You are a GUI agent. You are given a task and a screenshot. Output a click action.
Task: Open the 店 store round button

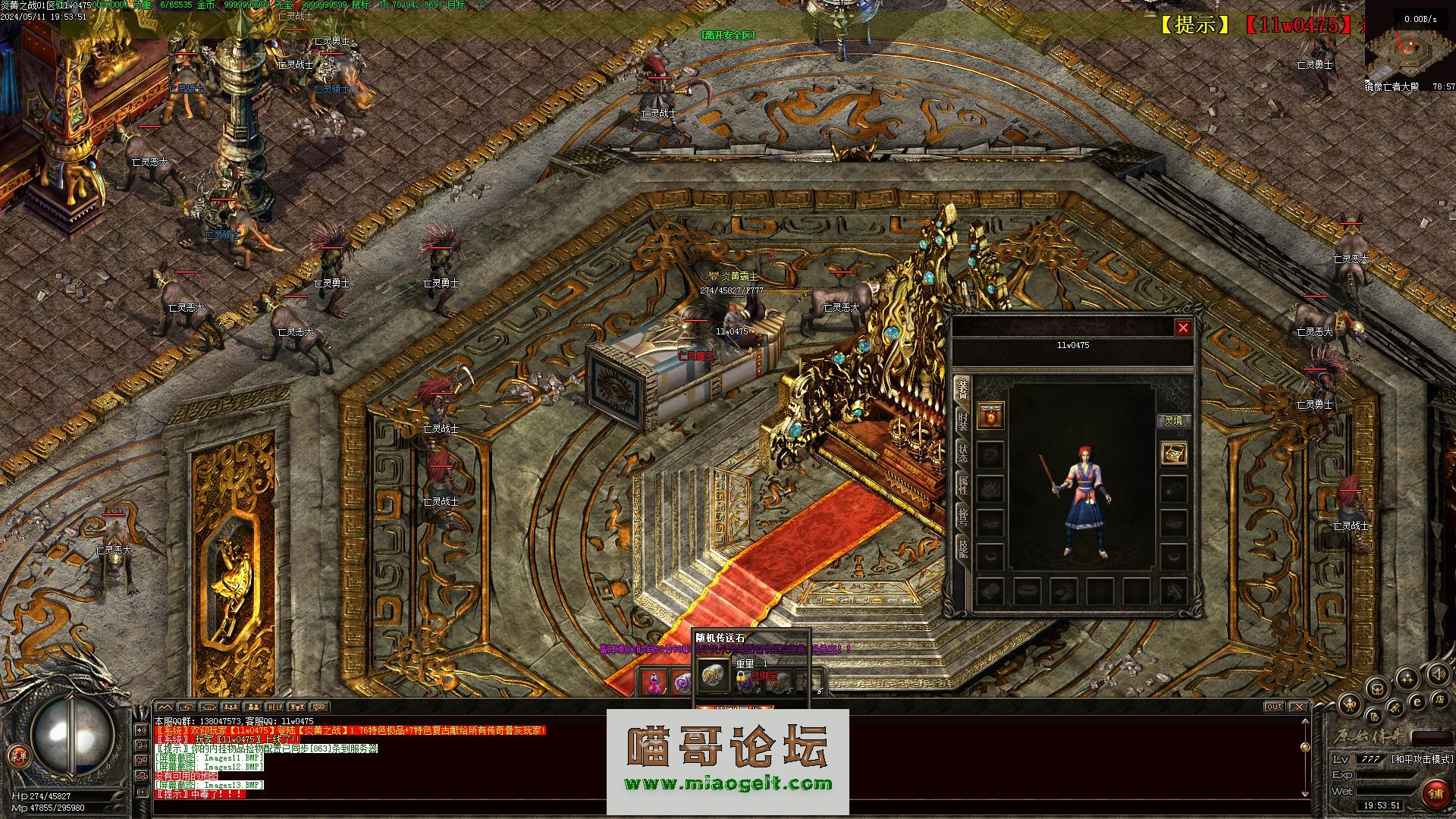point(1439,698)
